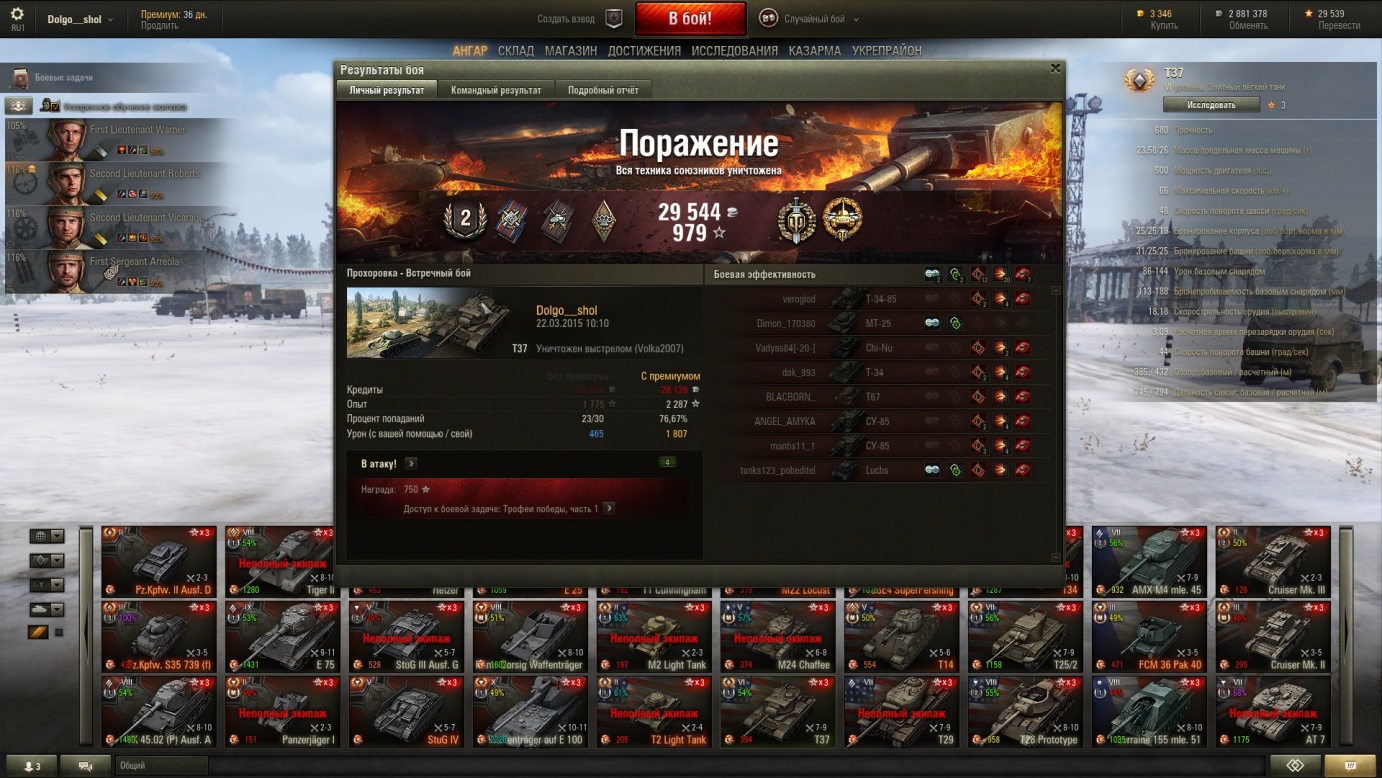
Task: Open the ИССЛЕДОВАНИЯ research menu
Action: pos(734,51)
